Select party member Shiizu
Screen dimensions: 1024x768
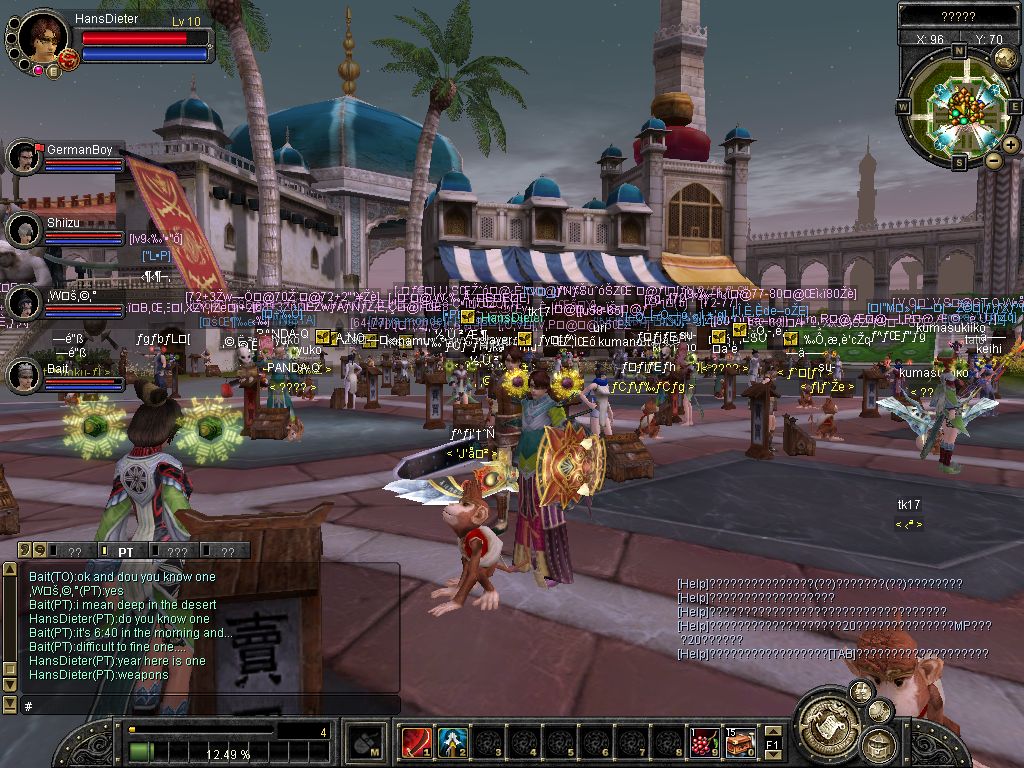(x=23, y=229)
